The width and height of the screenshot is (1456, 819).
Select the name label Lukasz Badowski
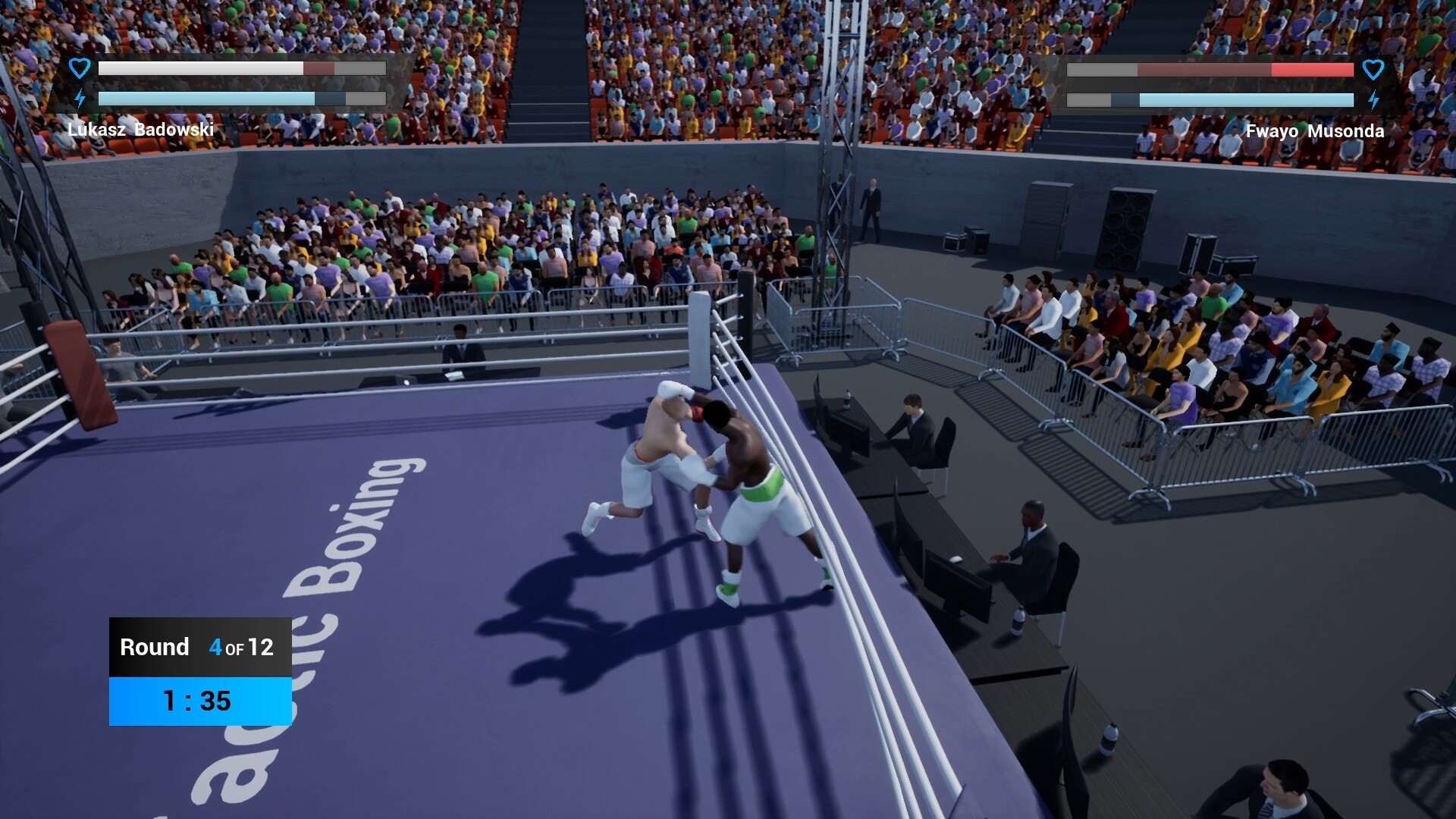coord(142,130)
